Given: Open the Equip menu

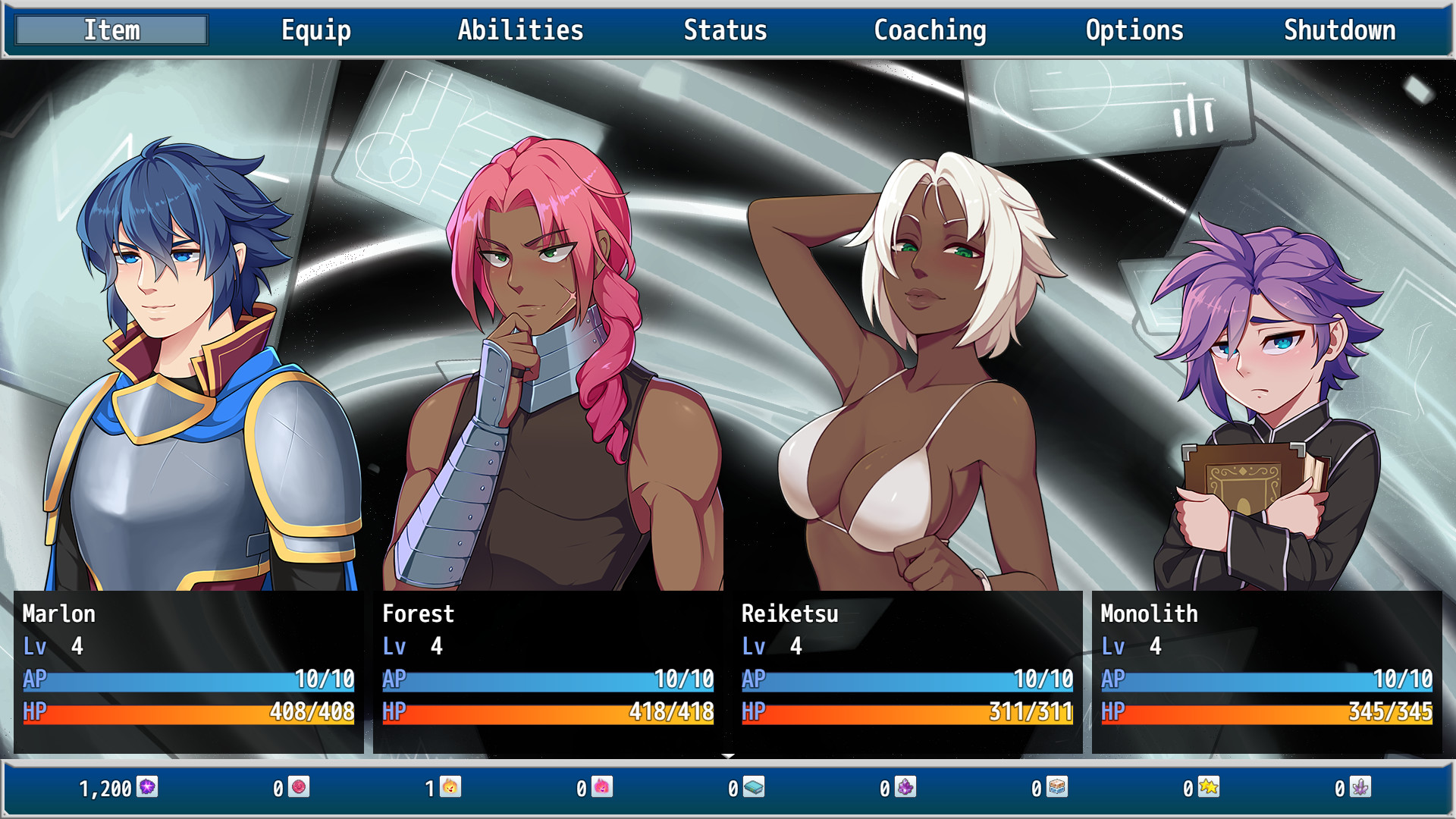Looking at the screenshot, I should 316,30.
